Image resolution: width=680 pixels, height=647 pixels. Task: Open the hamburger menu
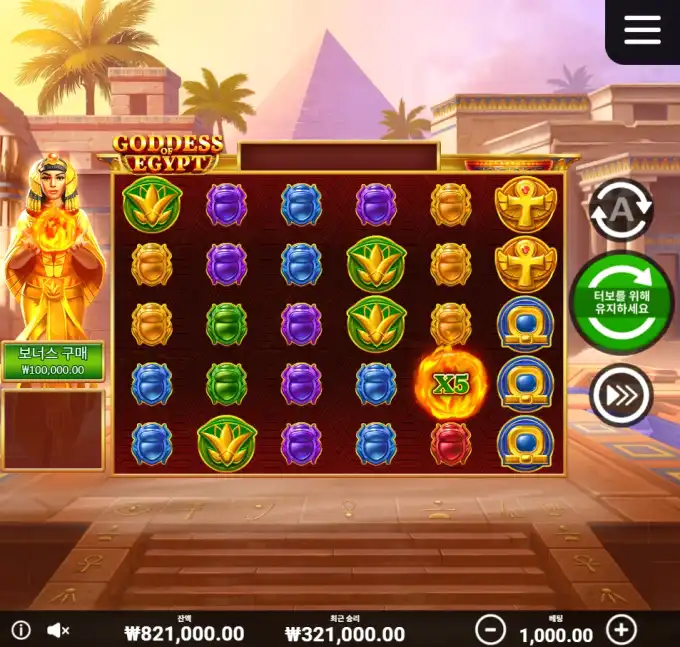pos(642,30)
